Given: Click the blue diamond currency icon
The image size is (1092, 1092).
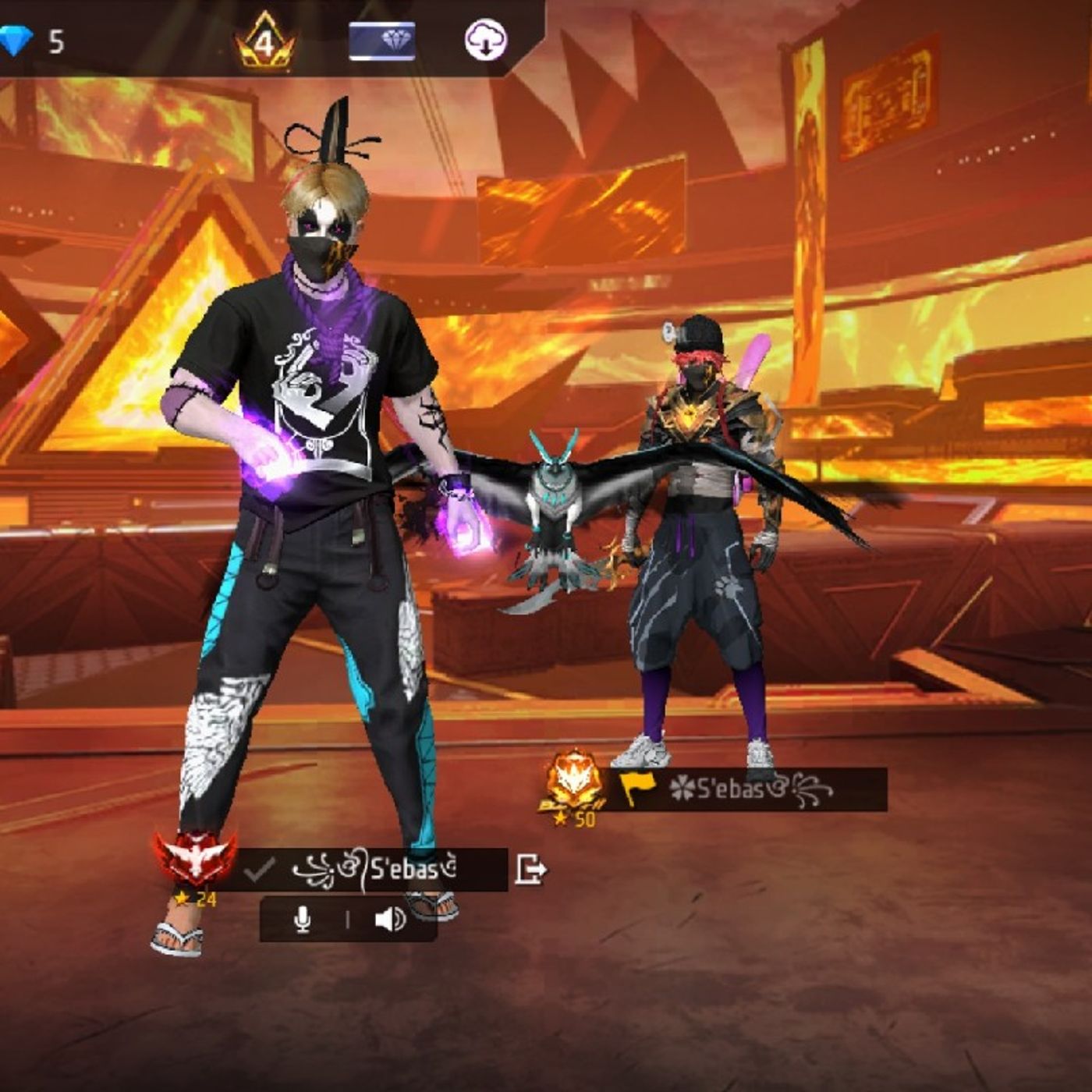Looking at the screenshot, I should (15, 41).
